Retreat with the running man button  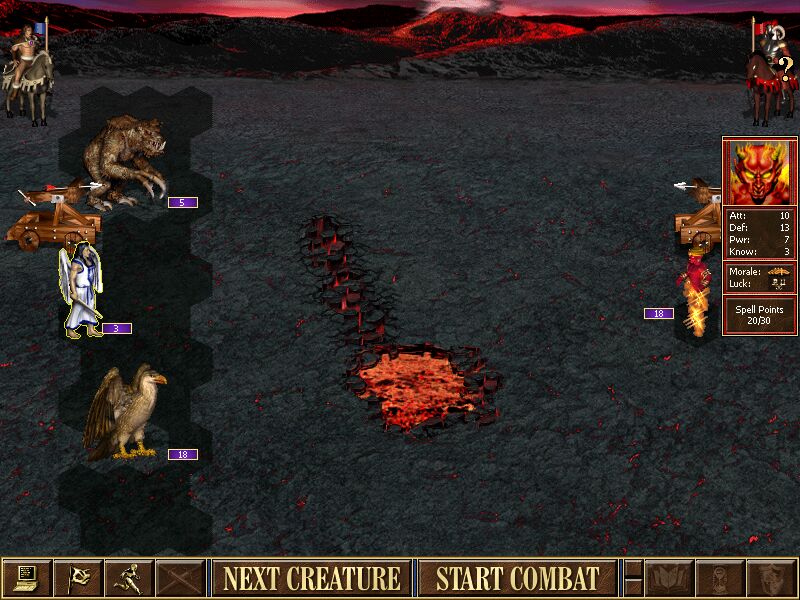pos(128,578)
